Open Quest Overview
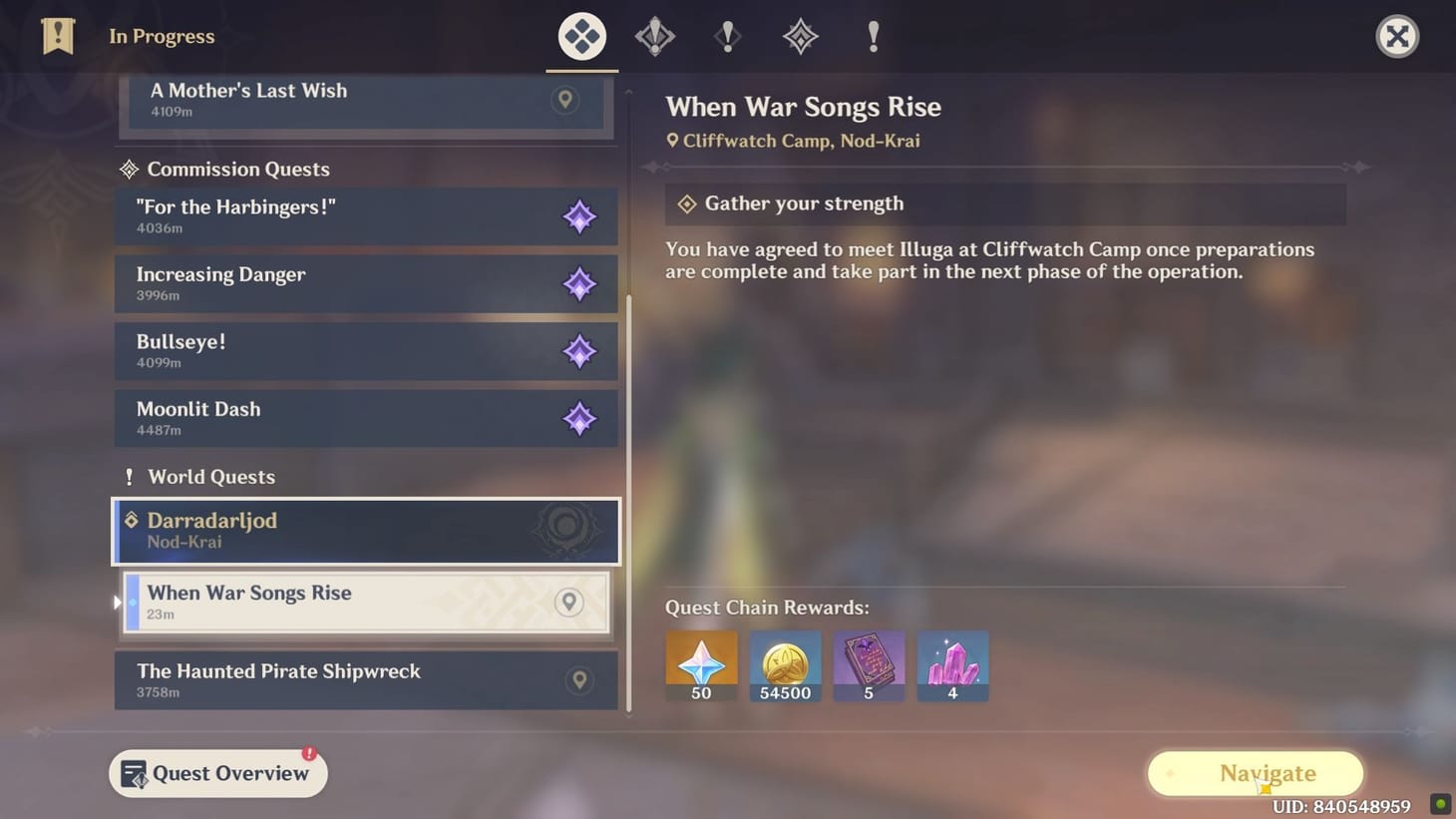 point(217,773)
